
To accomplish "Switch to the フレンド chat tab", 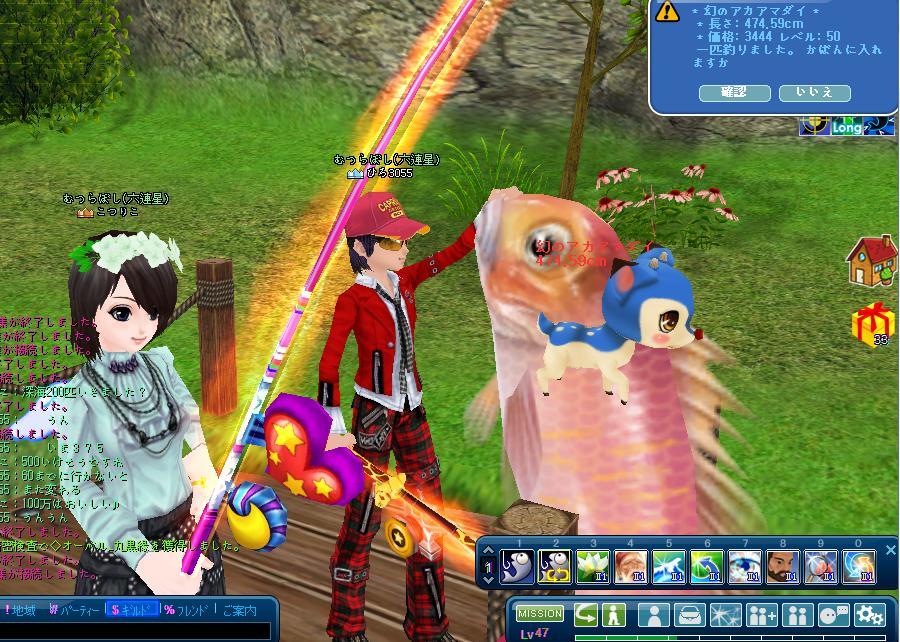I will (x=188, y=610).
